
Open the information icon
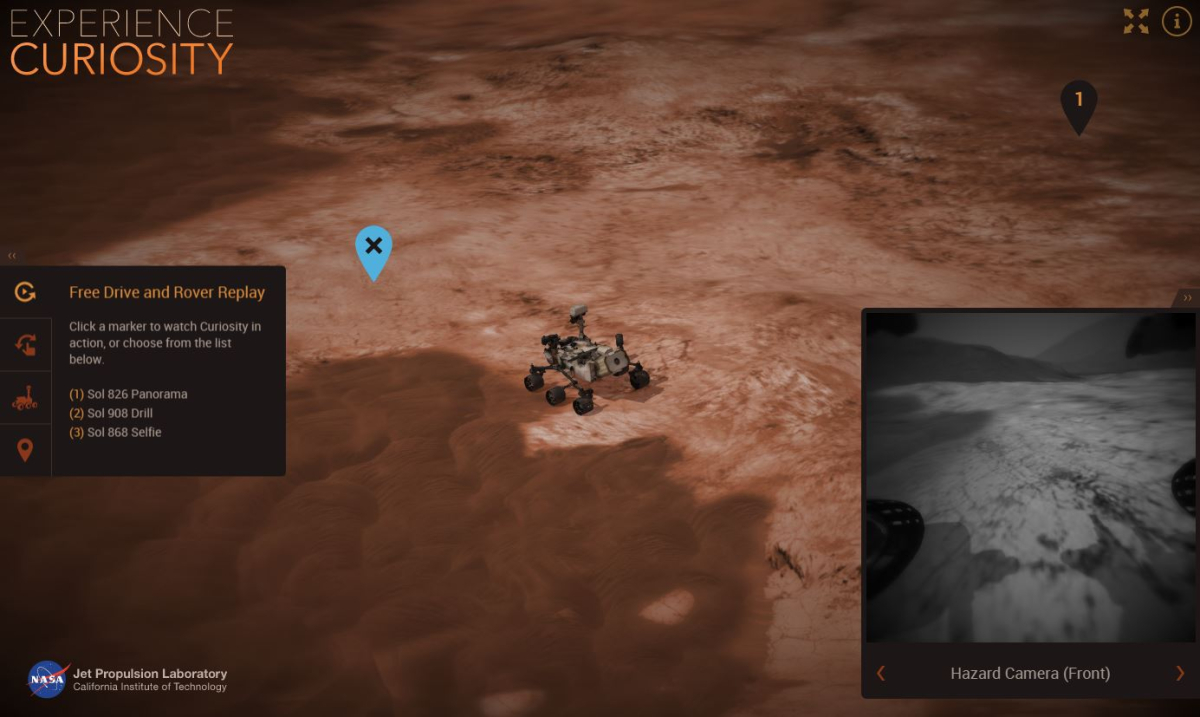click(1176, 22)
